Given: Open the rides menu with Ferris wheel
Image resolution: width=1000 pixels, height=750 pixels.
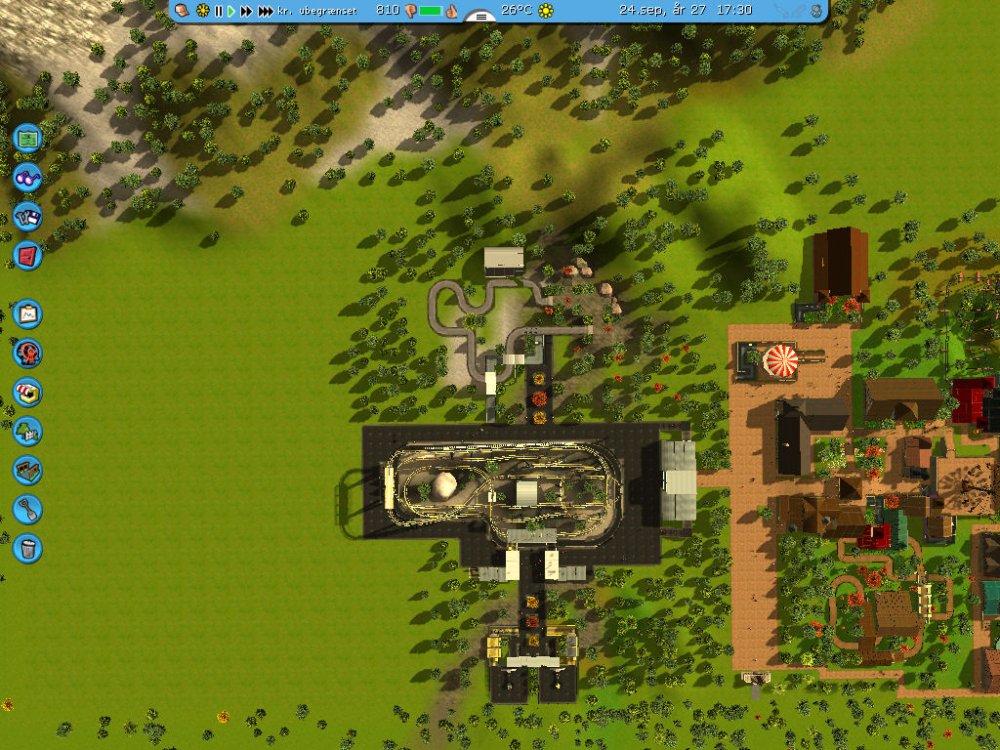Looking at the screenshot, I should point(27,353).
